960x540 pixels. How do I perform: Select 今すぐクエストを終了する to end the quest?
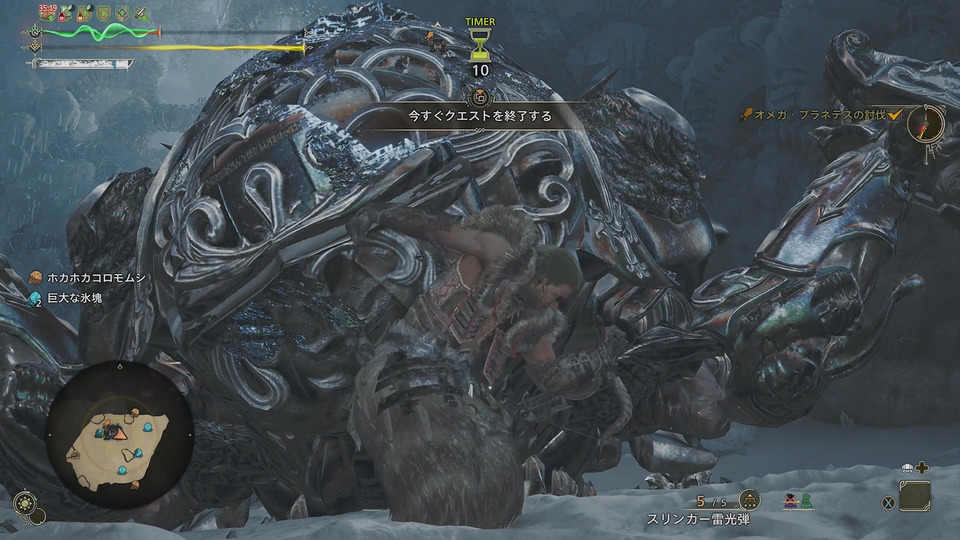click(479, 116)
